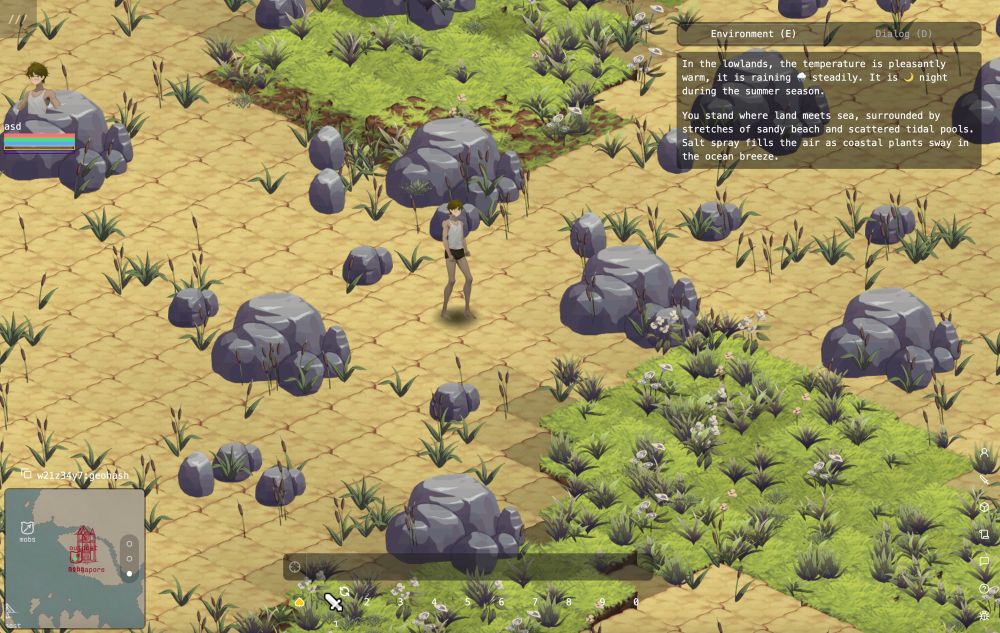
Task: Select the middle minimap zoom level dot
Action: [129, 558]
